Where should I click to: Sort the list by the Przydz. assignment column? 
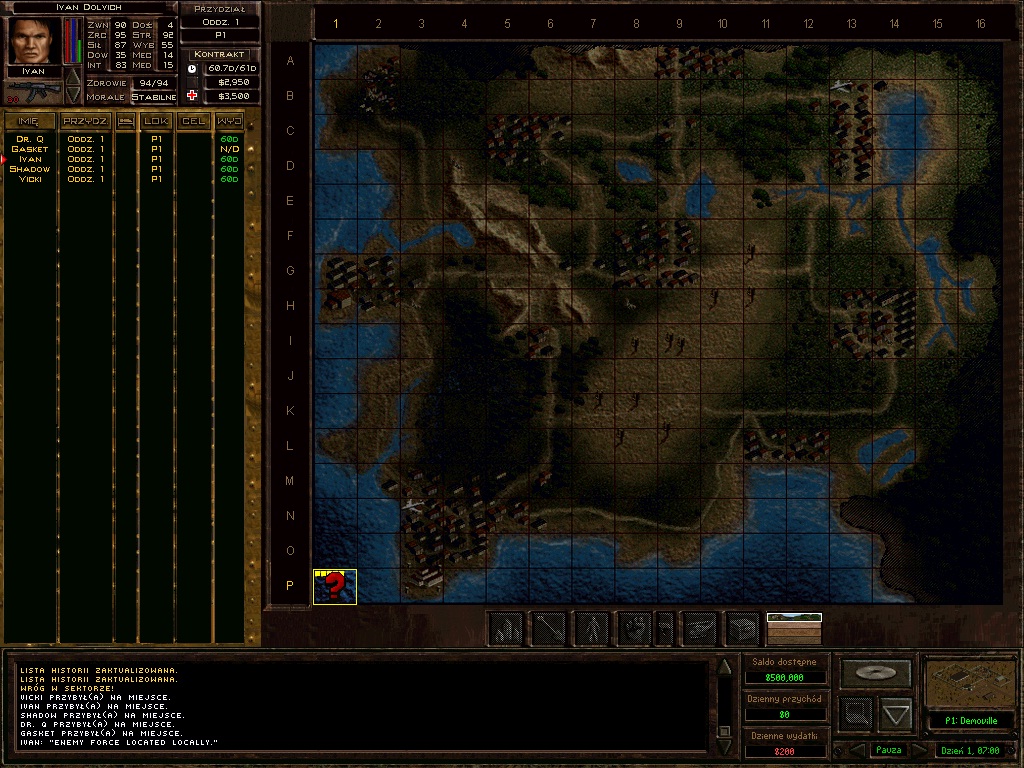click(x=85, y=121)
